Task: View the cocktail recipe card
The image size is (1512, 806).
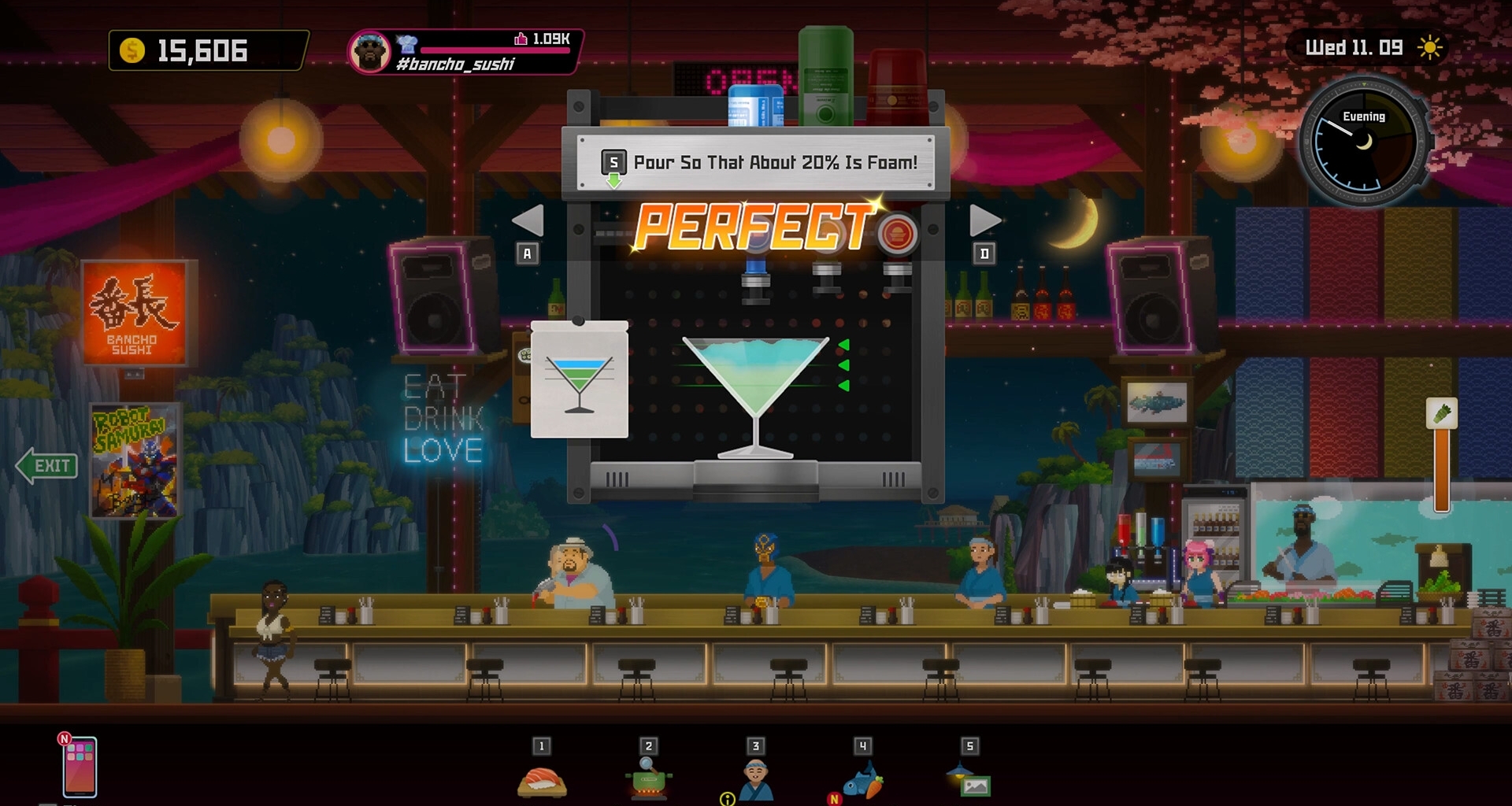Action: (580, 379)
